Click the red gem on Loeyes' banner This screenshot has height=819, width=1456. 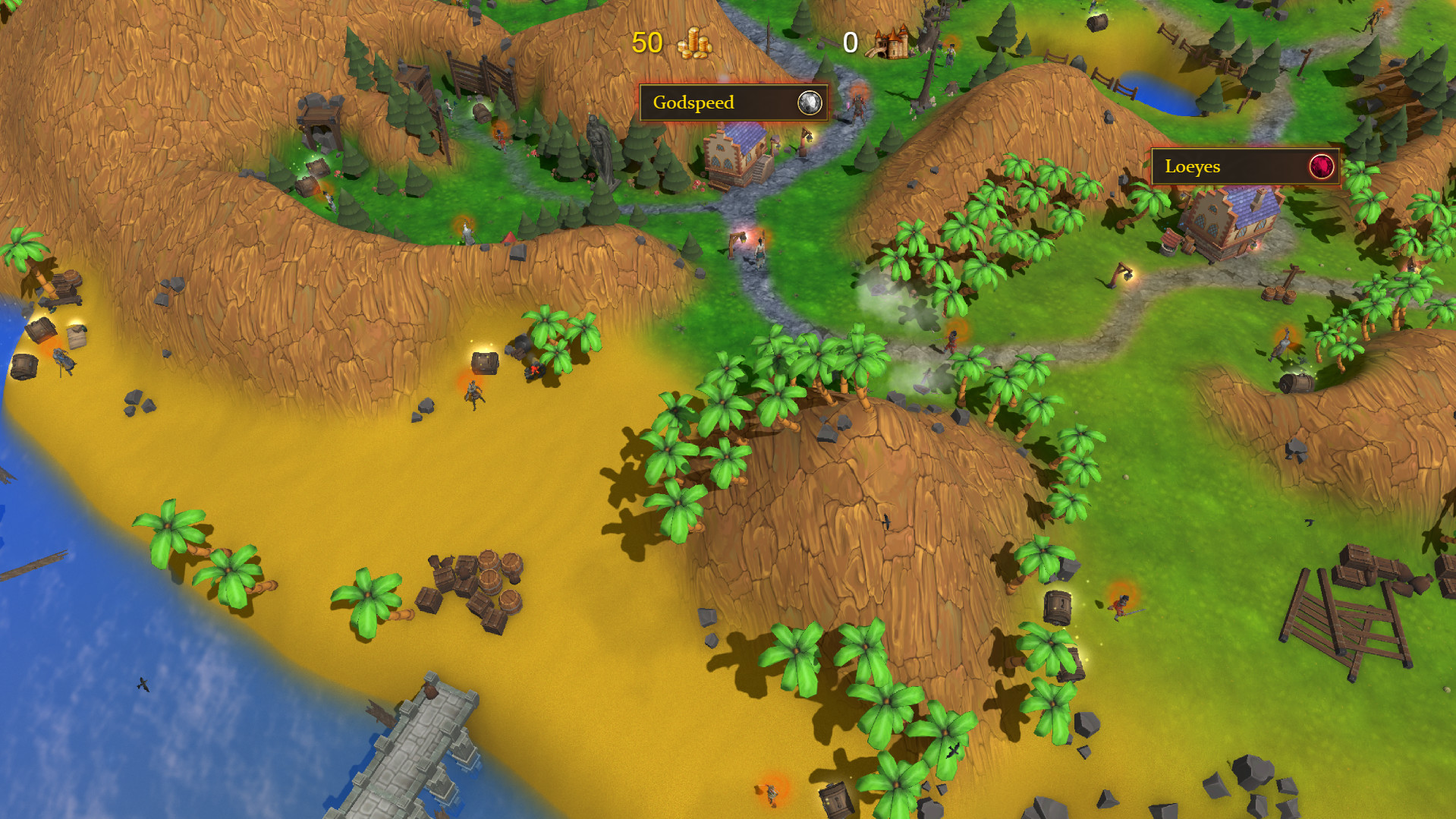point(1320,165)
